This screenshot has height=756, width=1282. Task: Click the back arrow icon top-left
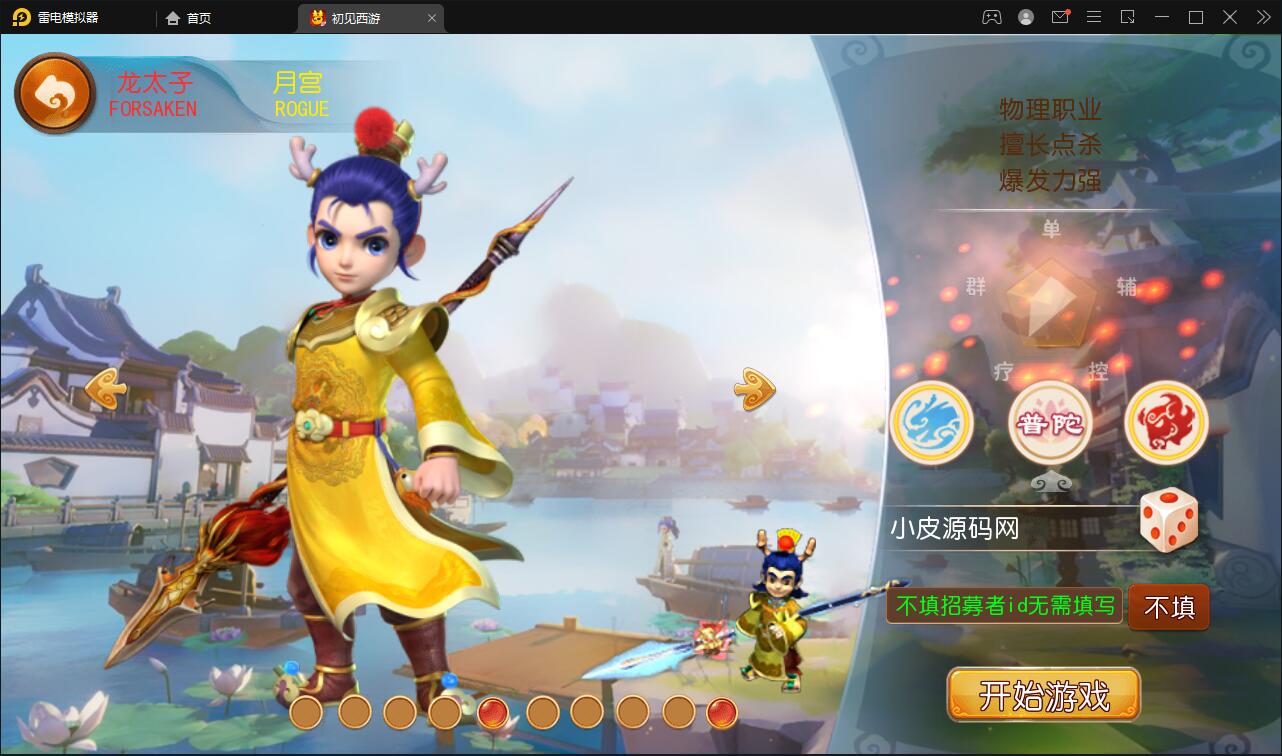pos(55,92)
